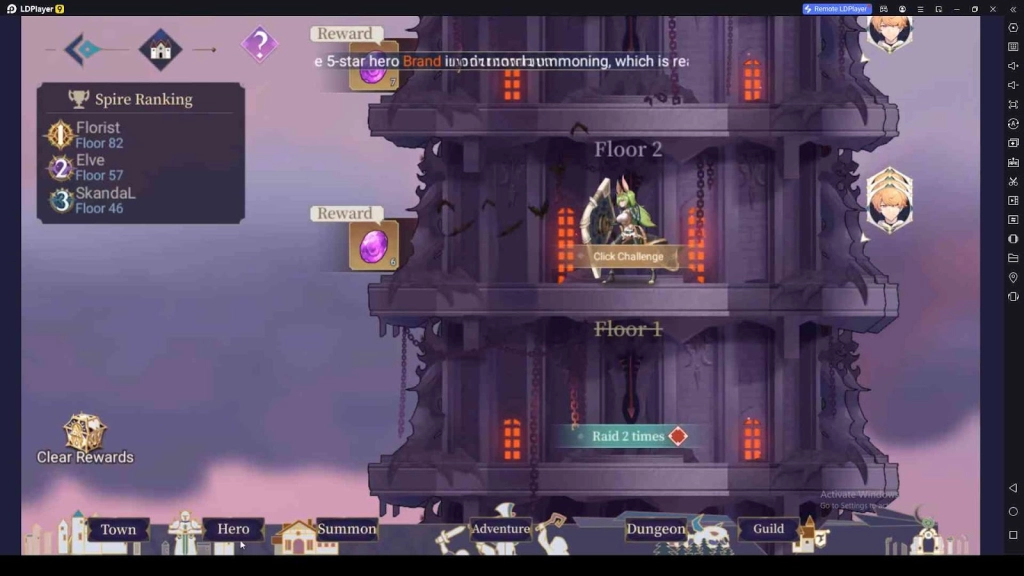Enter the Dungeon menu
This screenshot has height=576, width=1024.
(x=655, y=529)
